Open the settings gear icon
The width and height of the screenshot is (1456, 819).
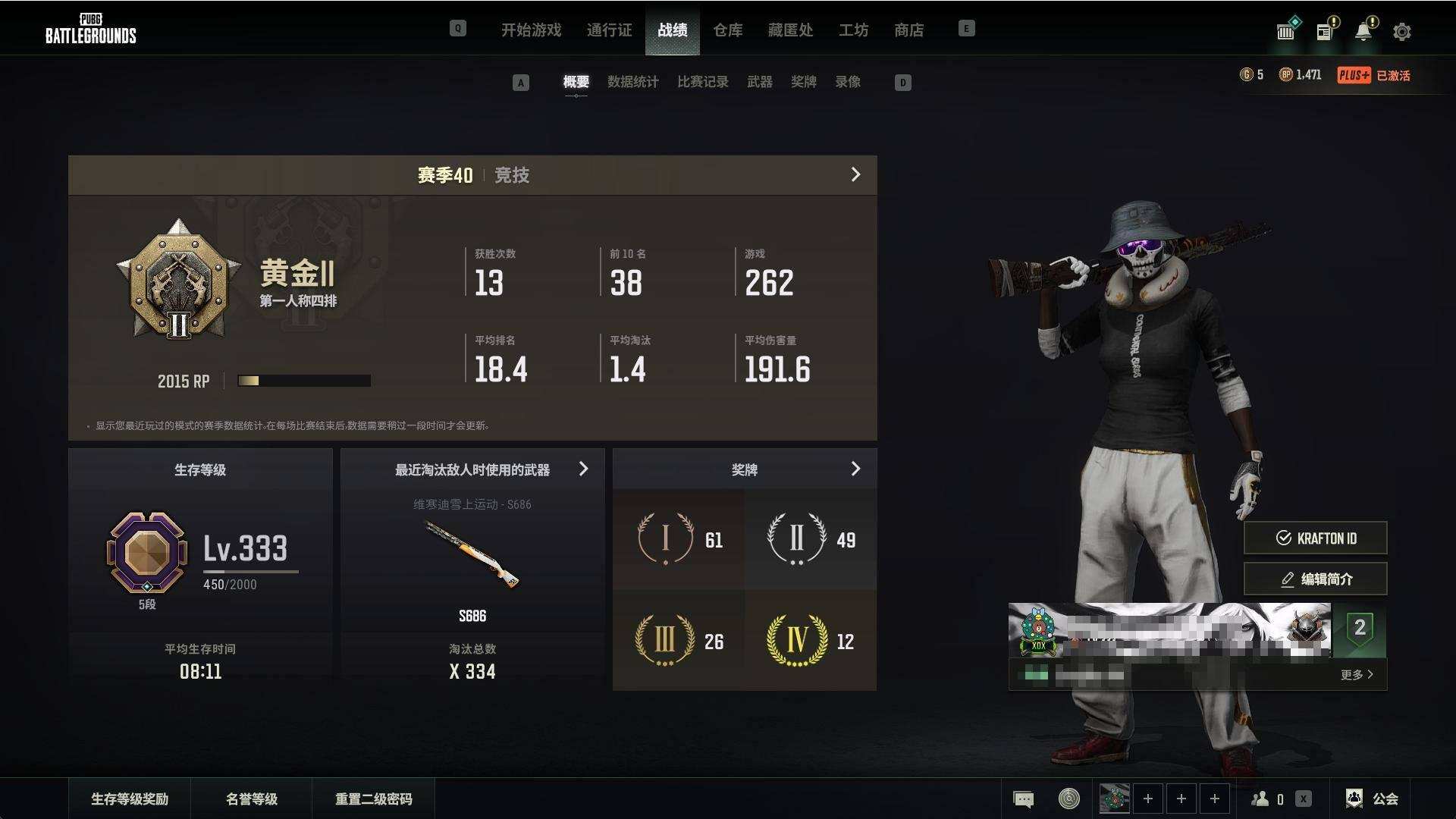[1401, 32]
